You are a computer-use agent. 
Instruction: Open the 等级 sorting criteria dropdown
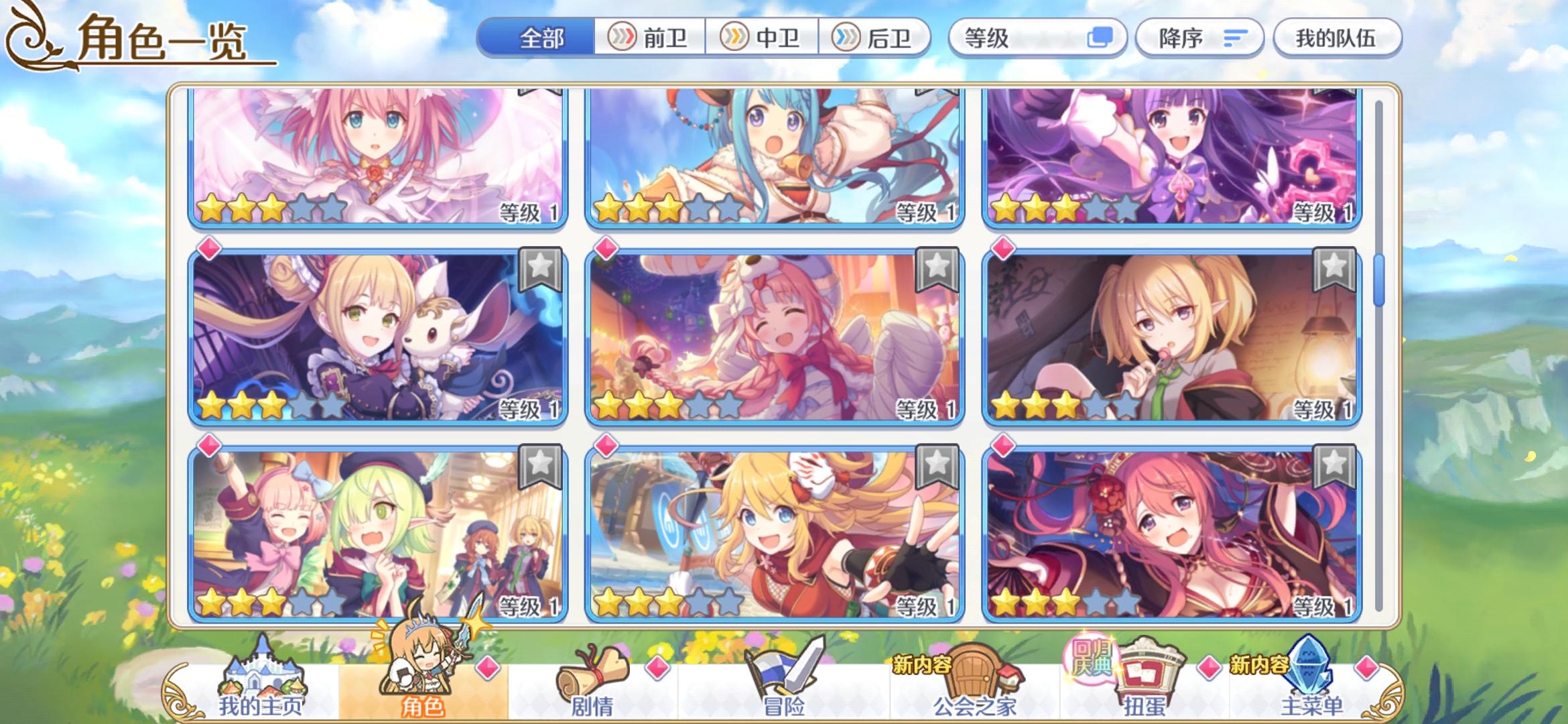(x=1032, y=38)
